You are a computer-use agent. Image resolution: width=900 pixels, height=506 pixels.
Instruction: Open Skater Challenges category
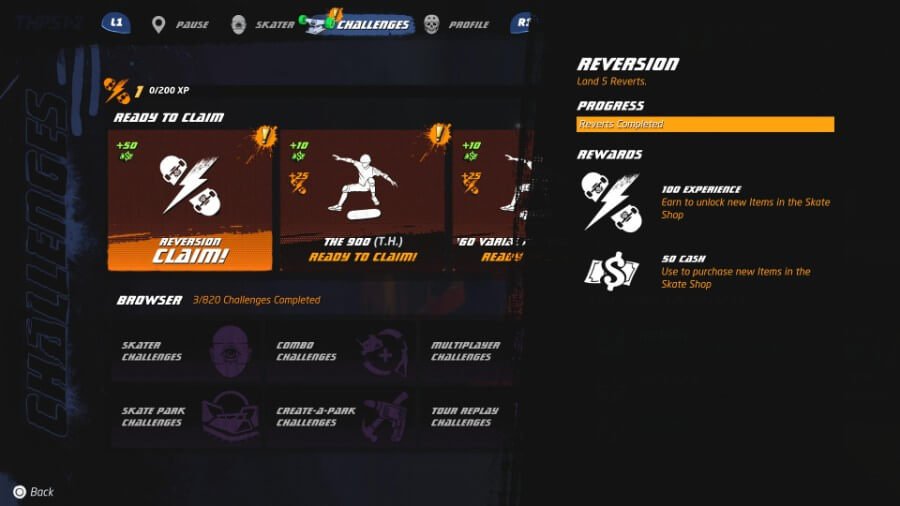tap(186, 351)
